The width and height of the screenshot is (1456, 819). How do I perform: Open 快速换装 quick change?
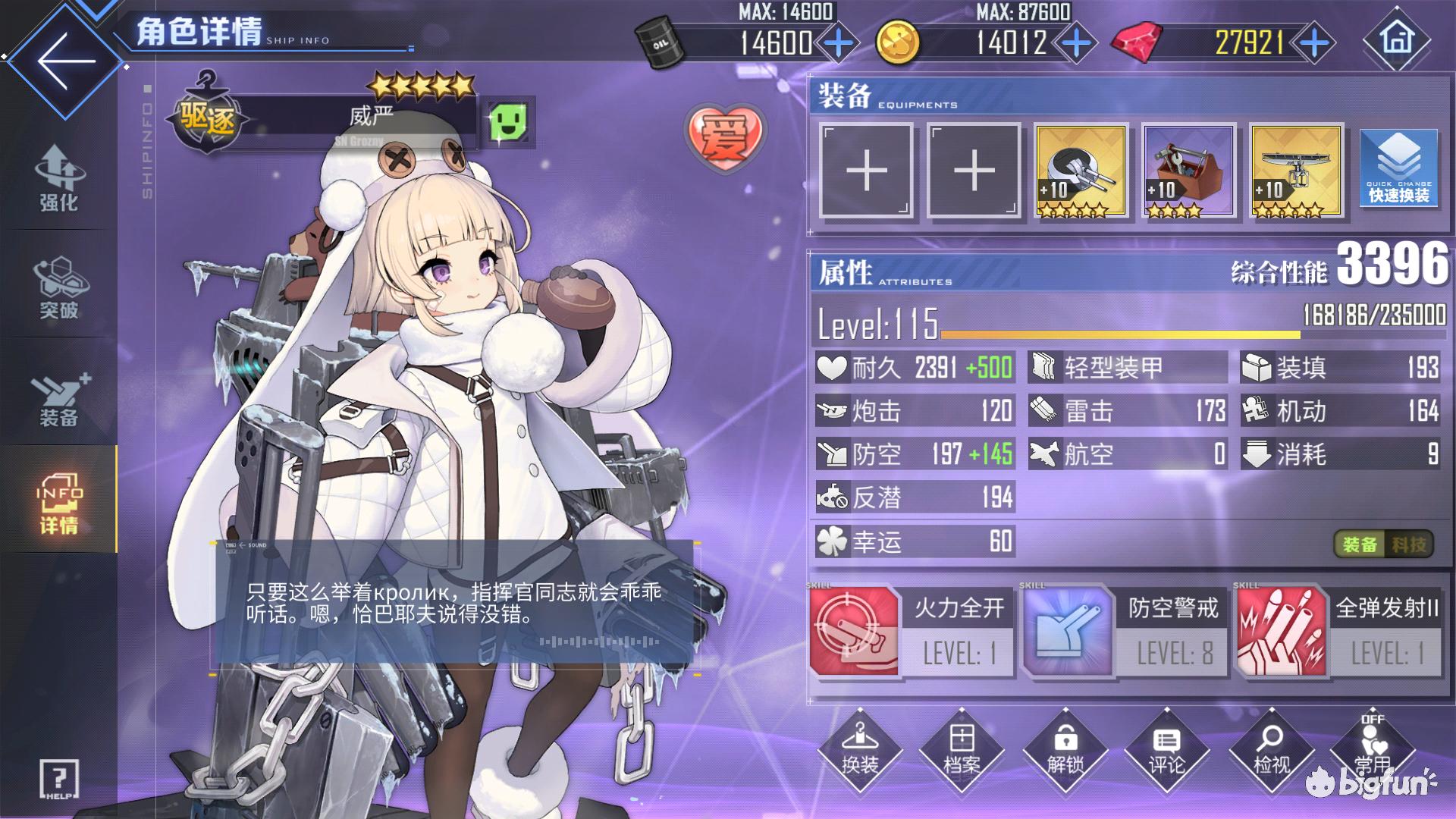coord(1398,171)
